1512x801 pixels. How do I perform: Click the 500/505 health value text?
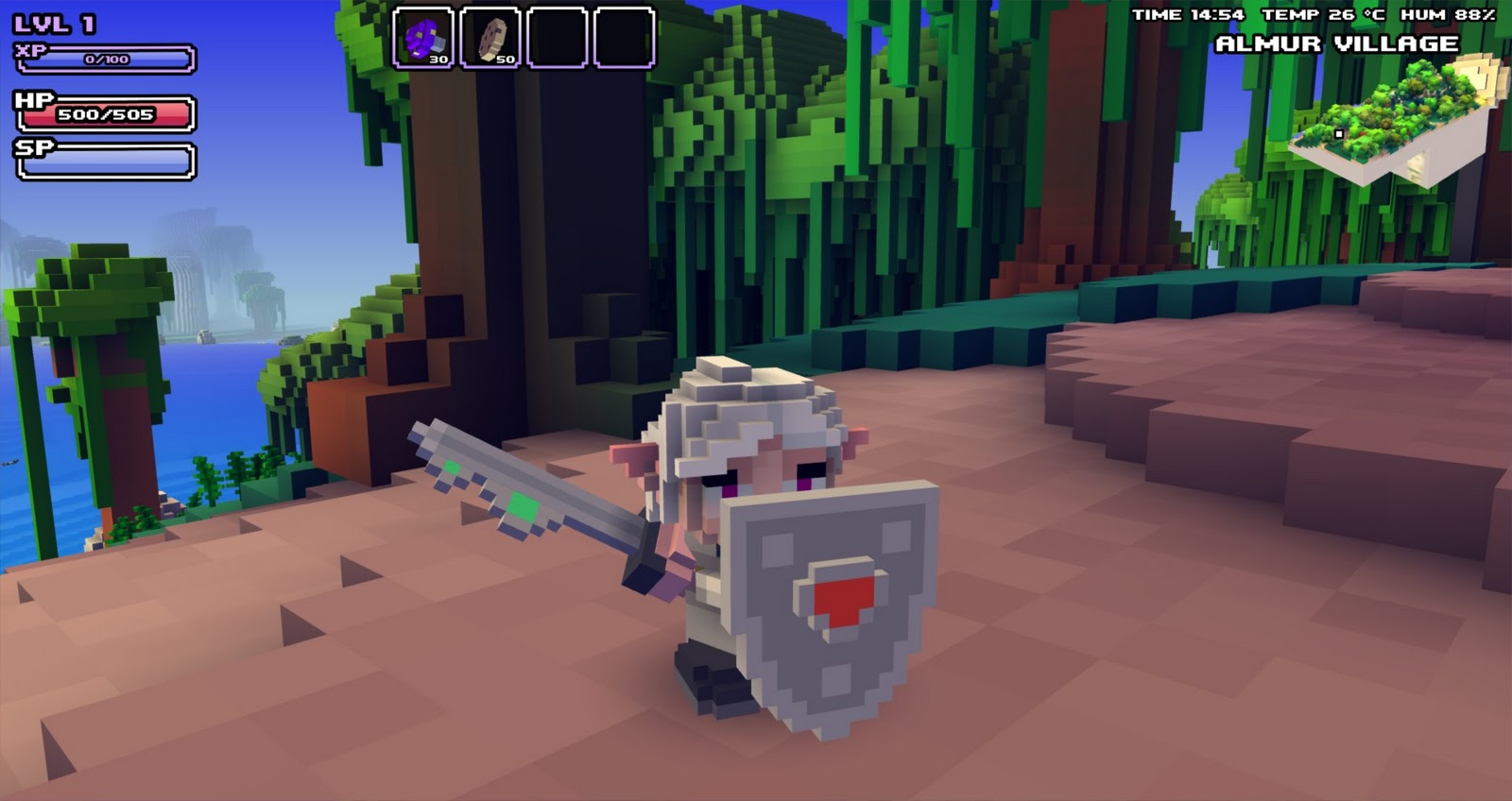coord(104,113)
